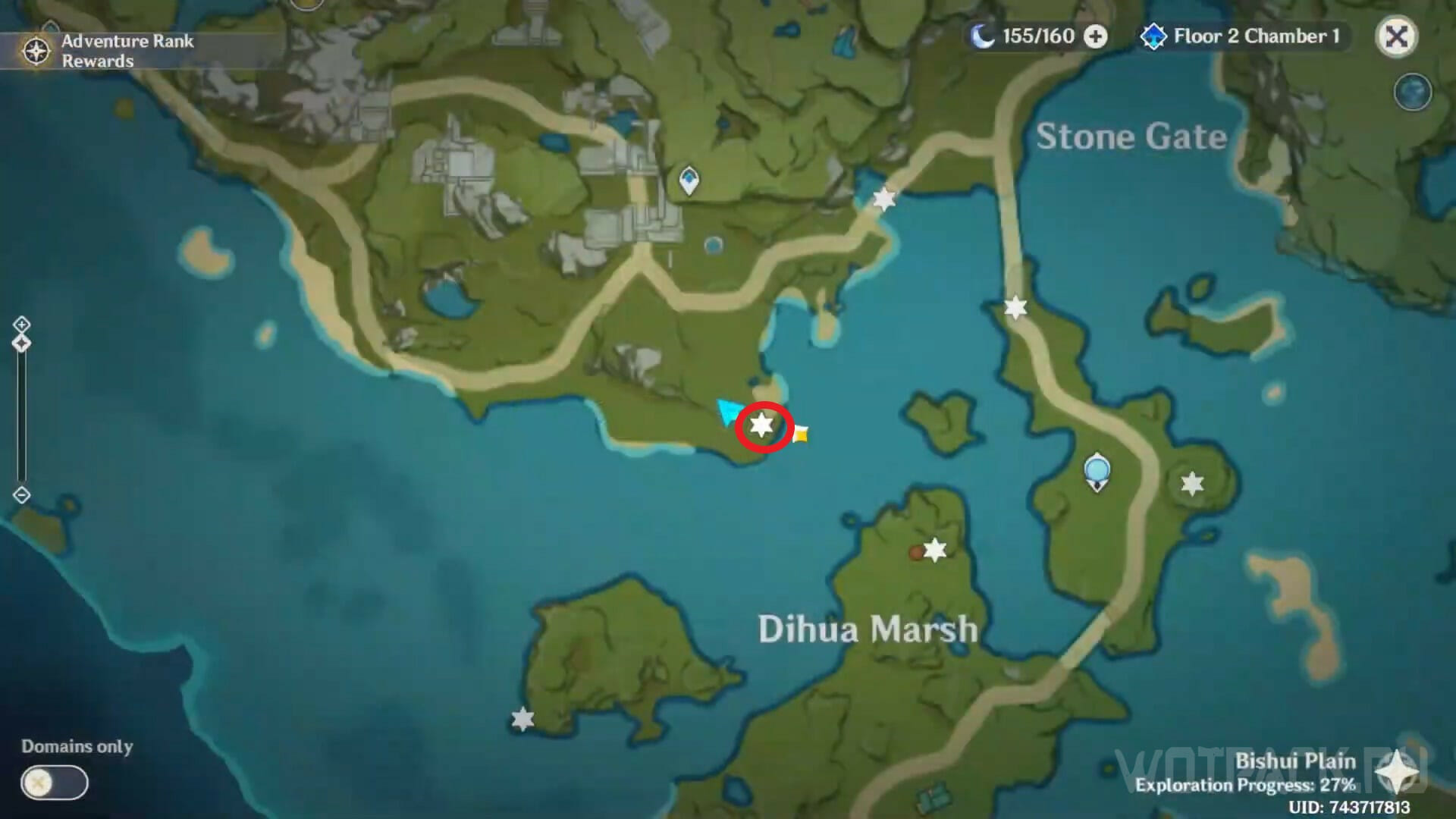The width and height of the screenshot is (1456, 819).
Task: Click the map zoom slider handle
Action: tap(21, 344)
